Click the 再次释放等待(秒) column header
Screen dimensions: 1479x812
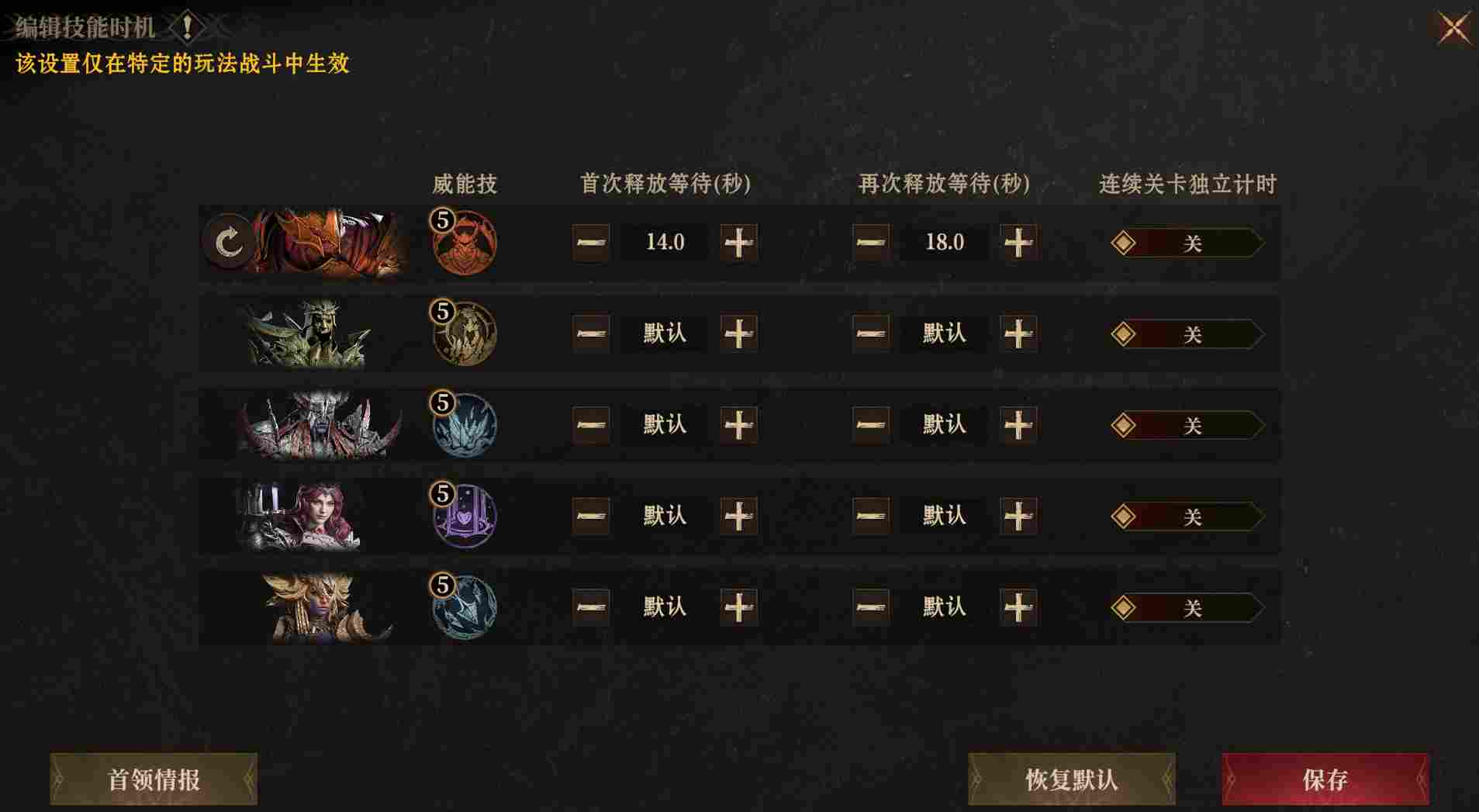(943, 185)
